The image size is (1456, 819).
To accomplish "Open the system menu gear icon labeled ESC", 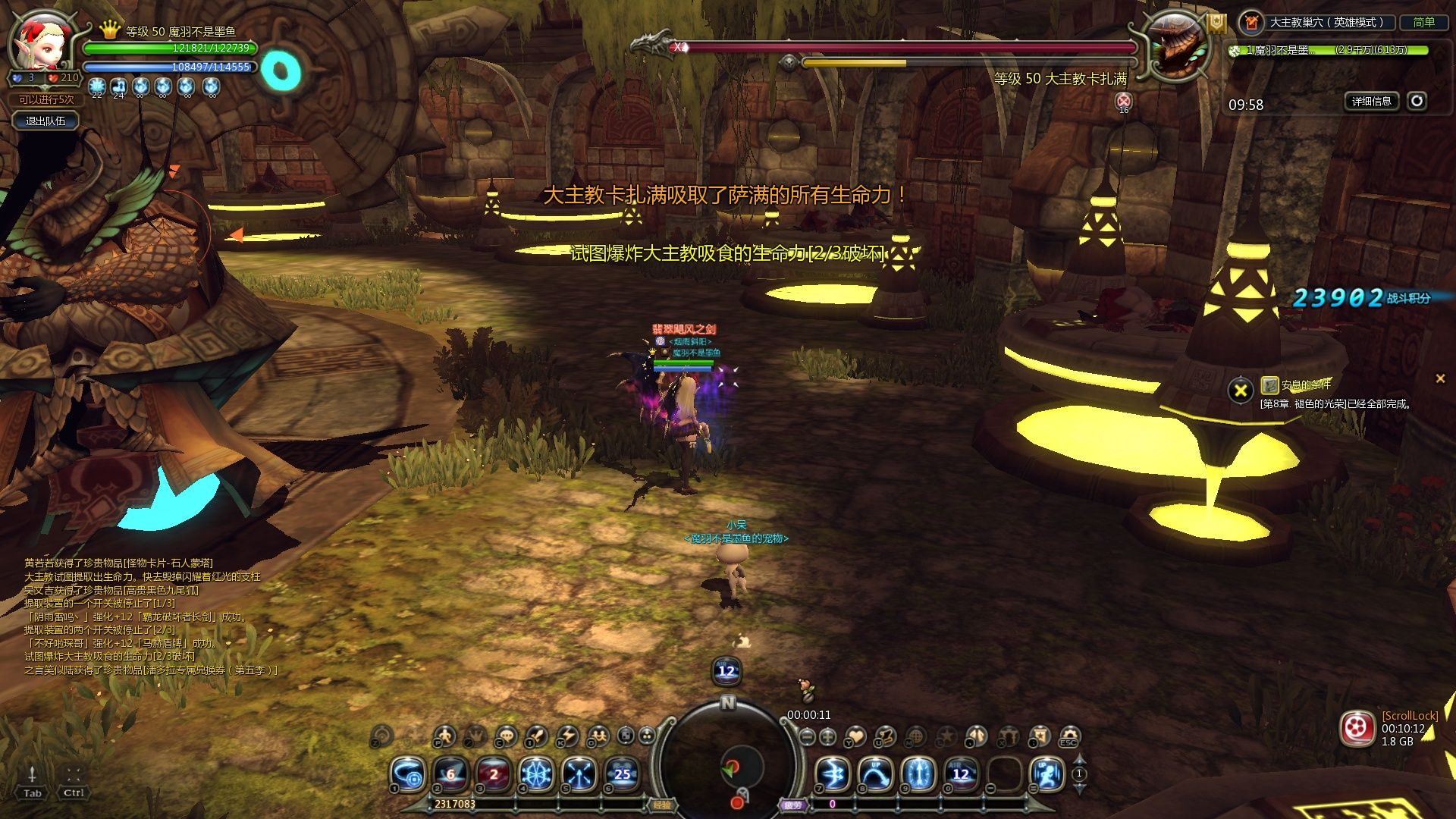I will 1069,736.
